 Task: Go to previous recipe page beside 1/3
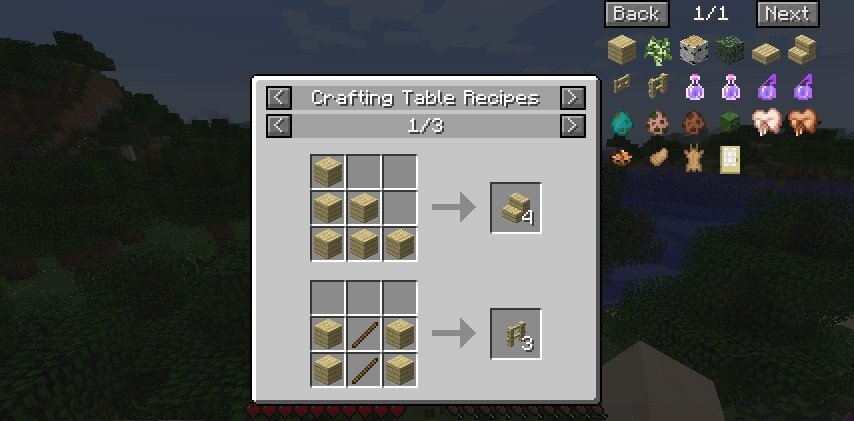pos(280,126)
